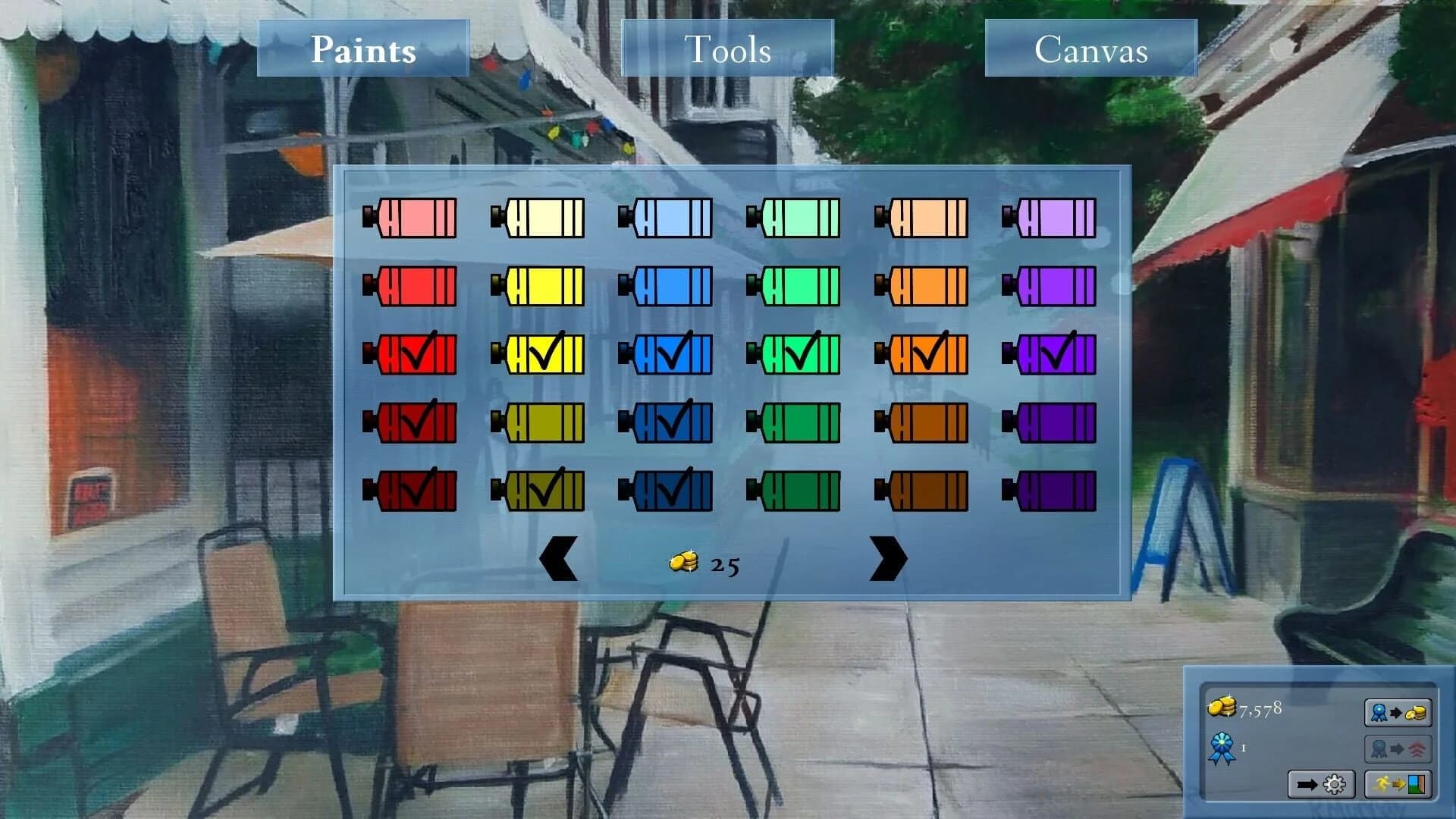Select the bright green checked paint tube
The height and width of the screenshot is (819, 1456).
click(x=795, y=353)
